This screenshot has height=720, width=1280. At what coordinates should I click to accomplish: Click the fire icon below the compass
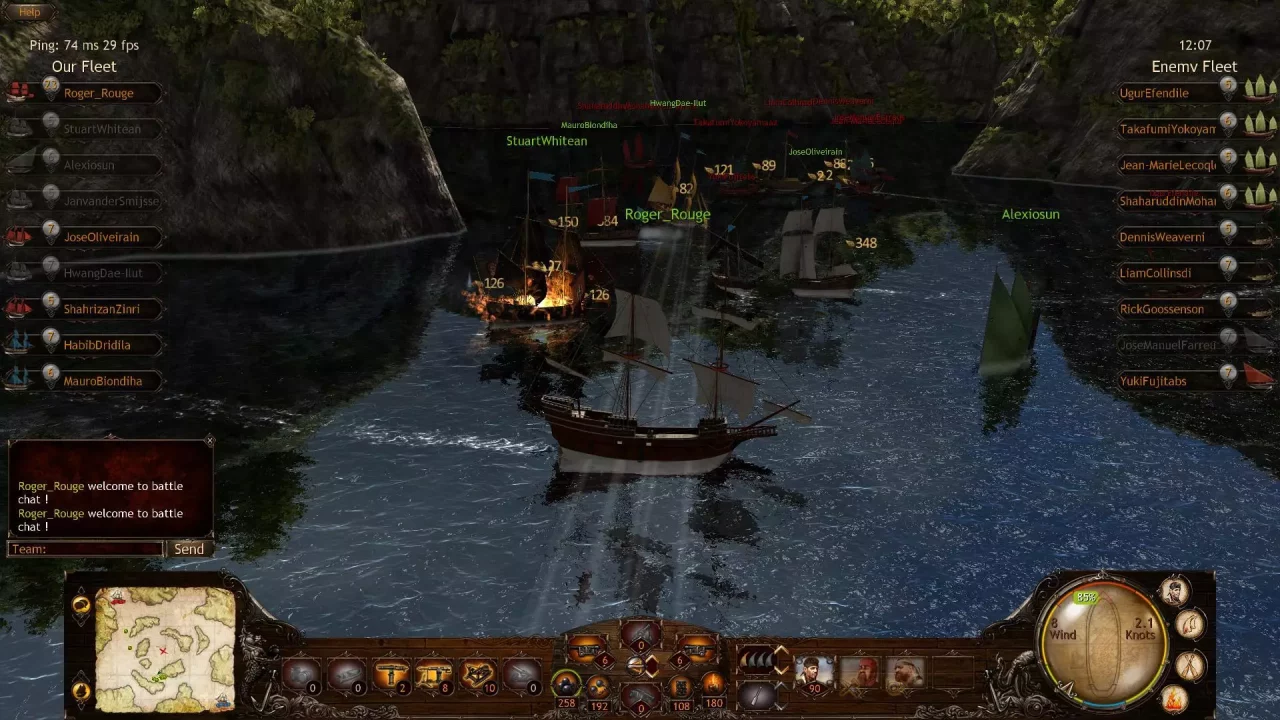click(1173, 698)
